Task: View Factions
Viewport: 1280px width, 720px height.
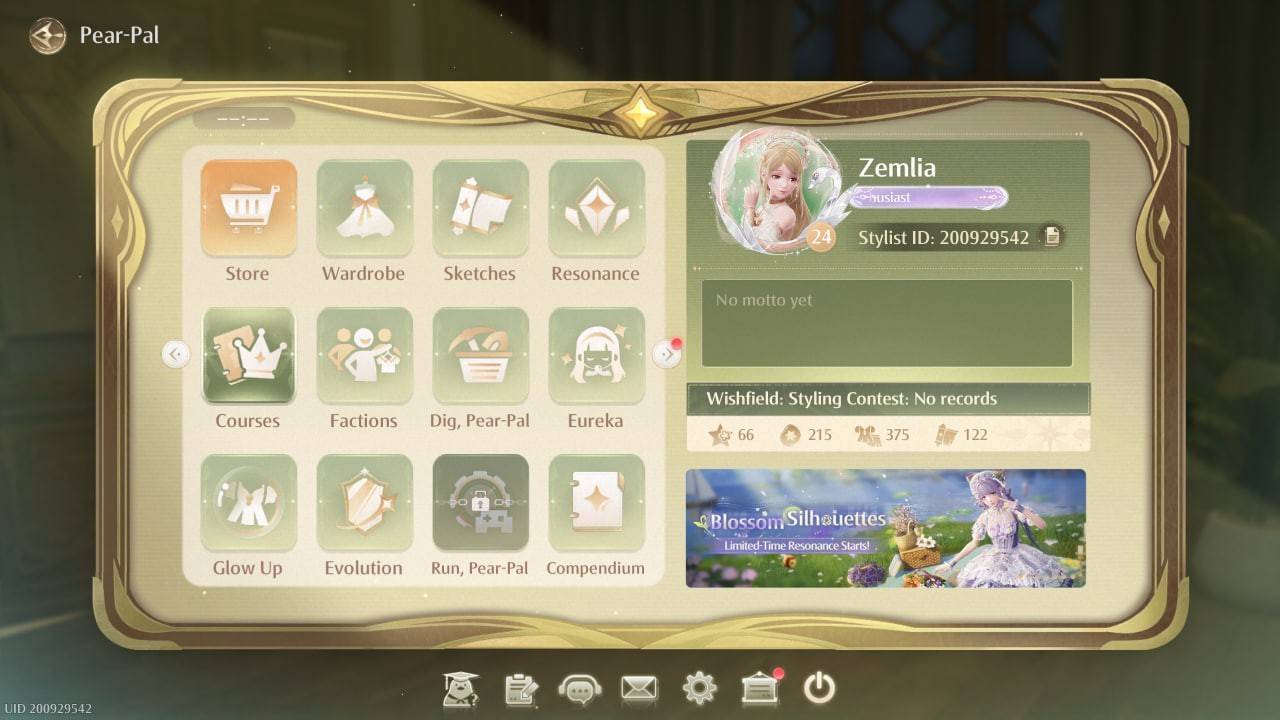Action: pyautogui.click(x=364, y=354)
